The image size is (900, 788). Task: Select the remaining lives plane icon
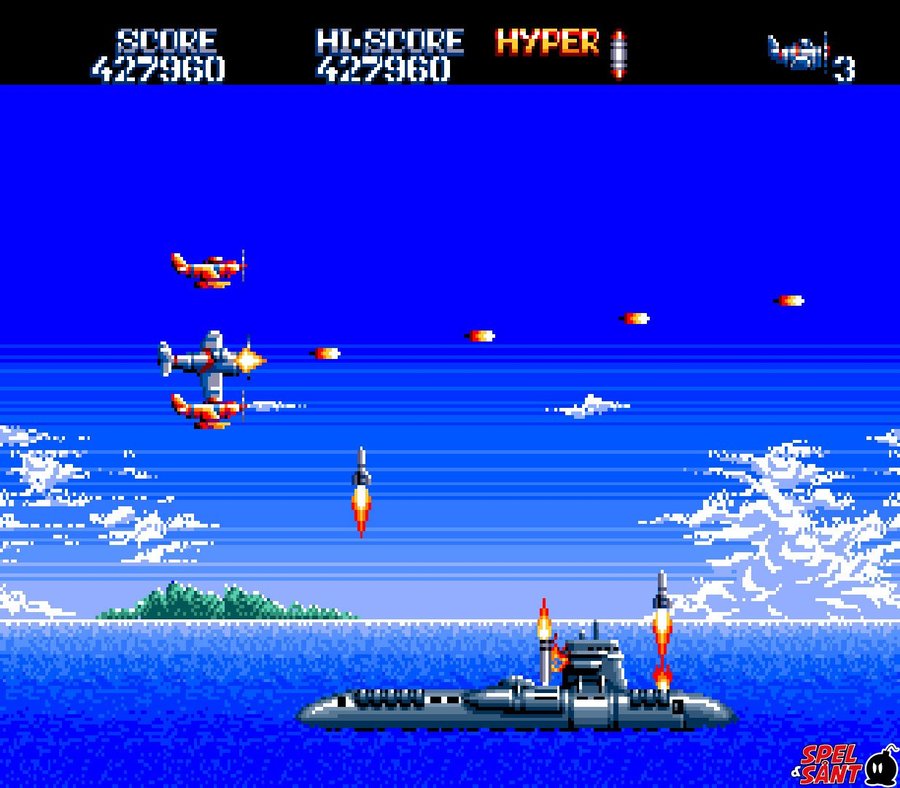pos(798,53)
